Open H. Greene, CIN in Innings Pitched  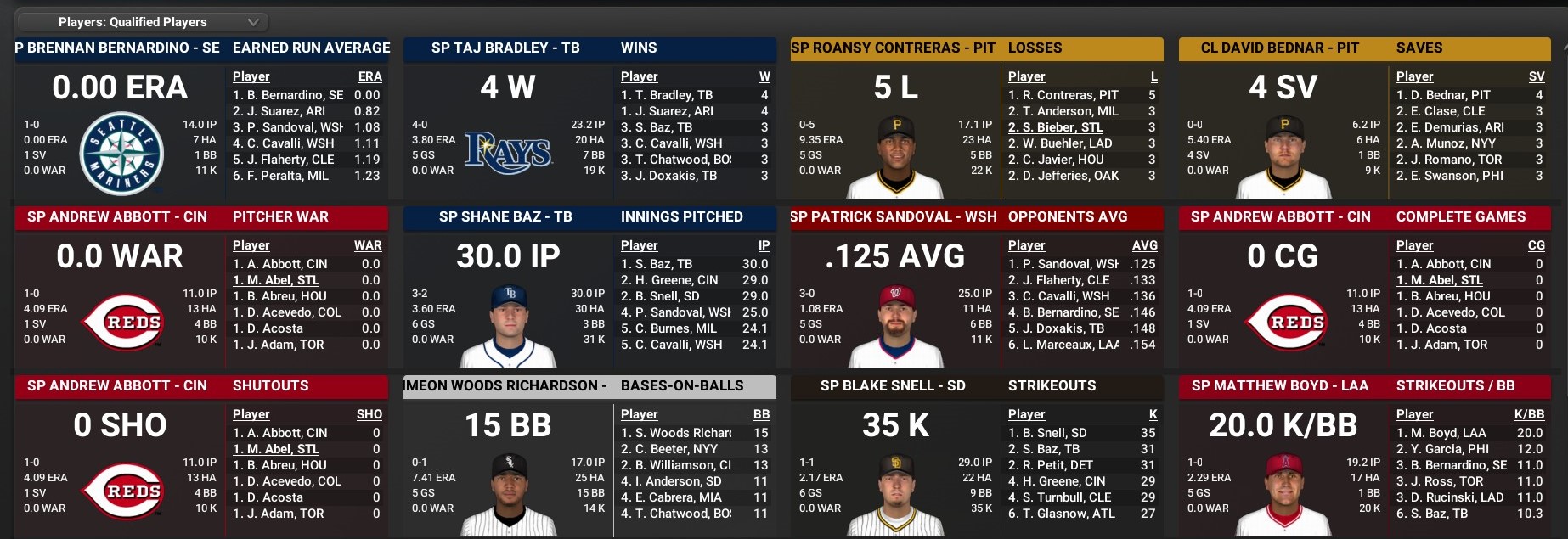(x=669, y=280)
